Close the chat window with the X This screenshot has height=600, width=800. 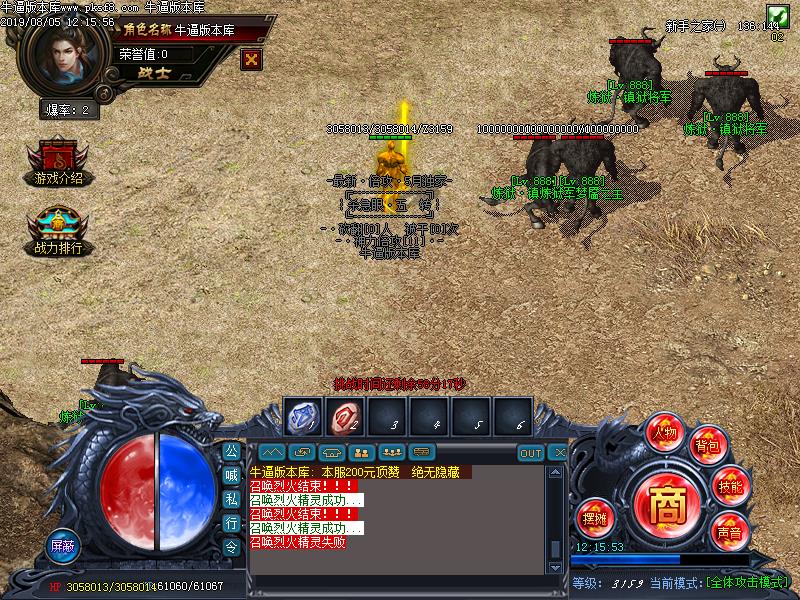tap(560, 453)
